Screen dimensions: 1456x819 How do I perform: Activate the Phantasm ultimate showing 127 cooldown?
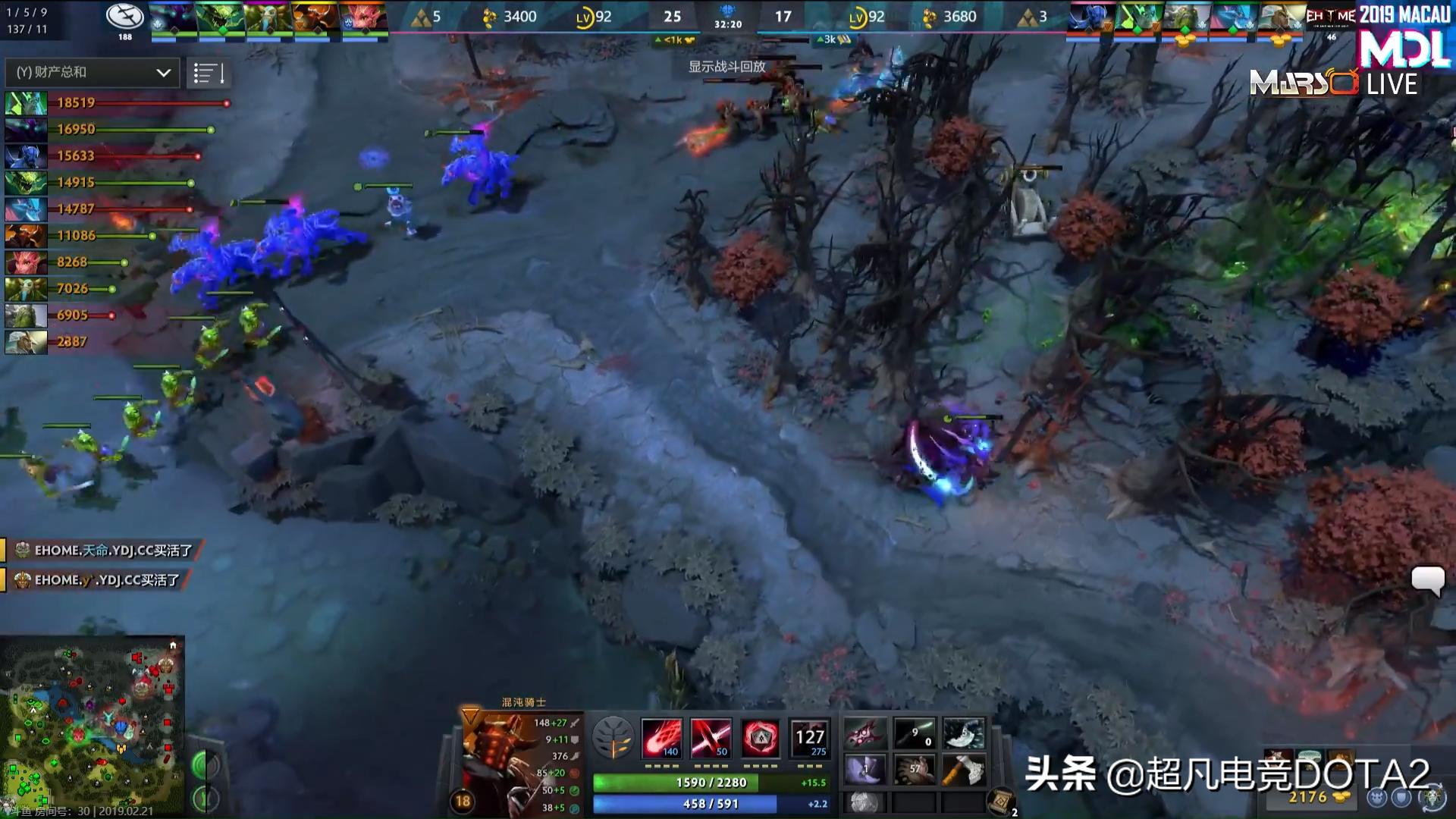pyautogui.click(x=808, y=737)
